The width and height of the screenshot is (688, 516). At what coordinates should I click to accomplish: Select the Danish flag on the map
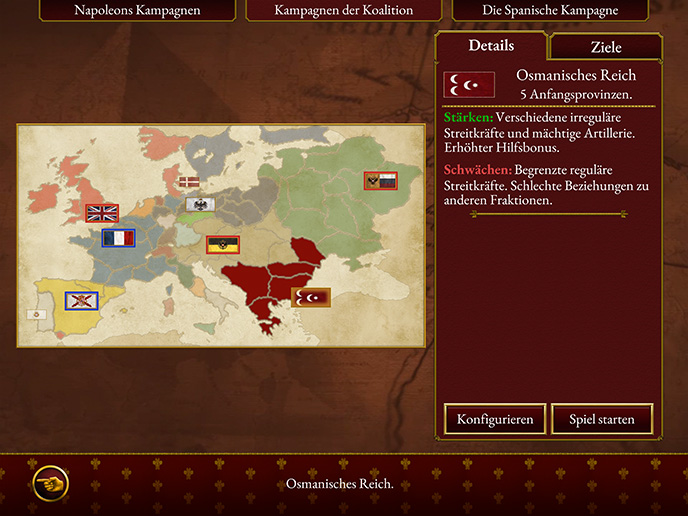[187, 182]
